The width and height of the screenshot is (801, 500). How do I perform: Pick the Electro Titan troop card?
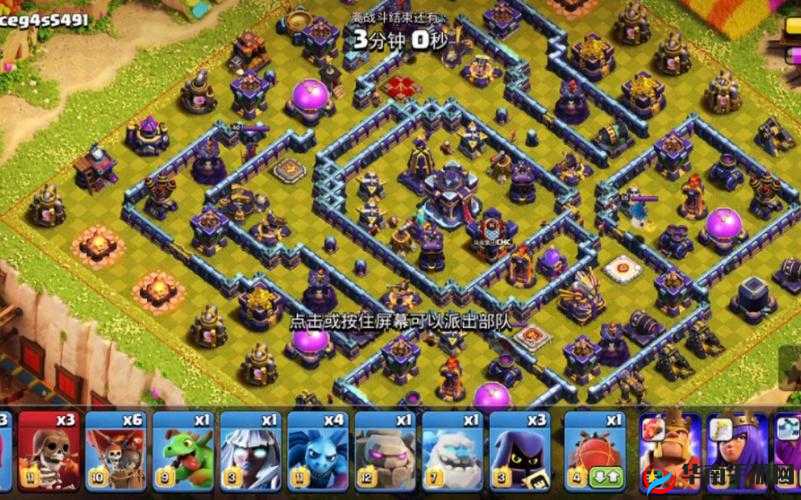(250, 447)
